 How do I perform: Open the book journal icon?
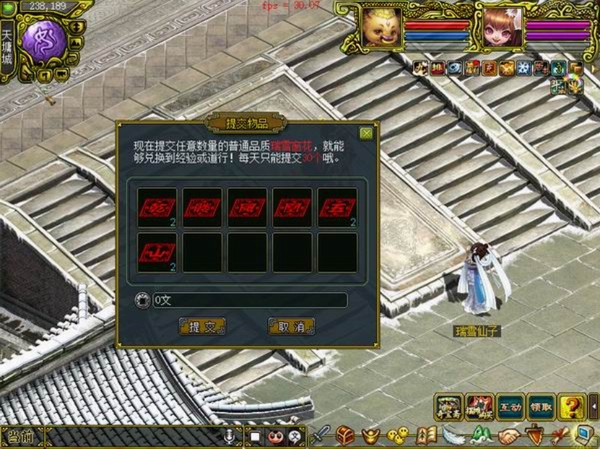426,436
